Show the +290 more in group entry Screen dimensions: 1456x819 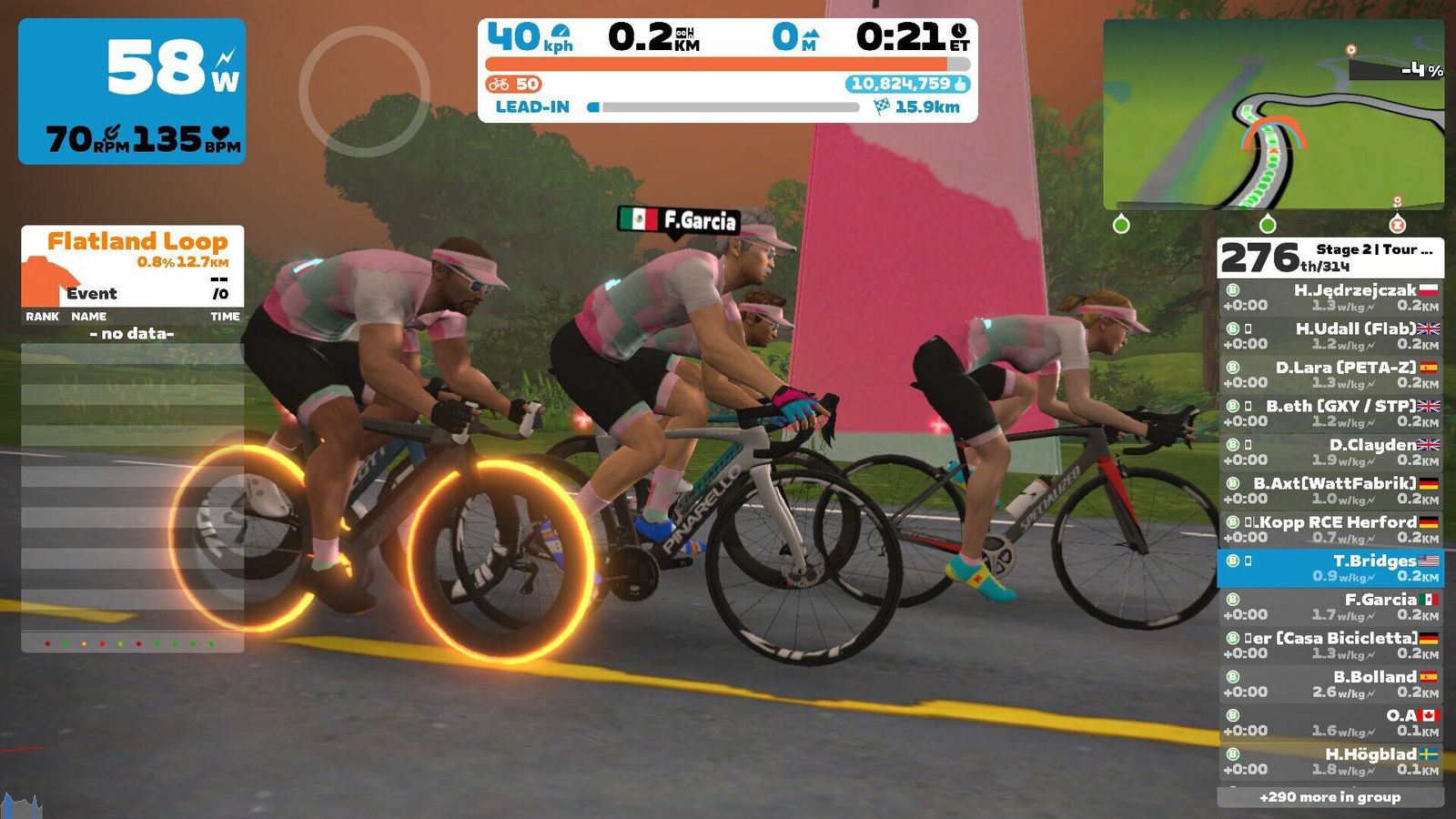(x=1330, y=797)
